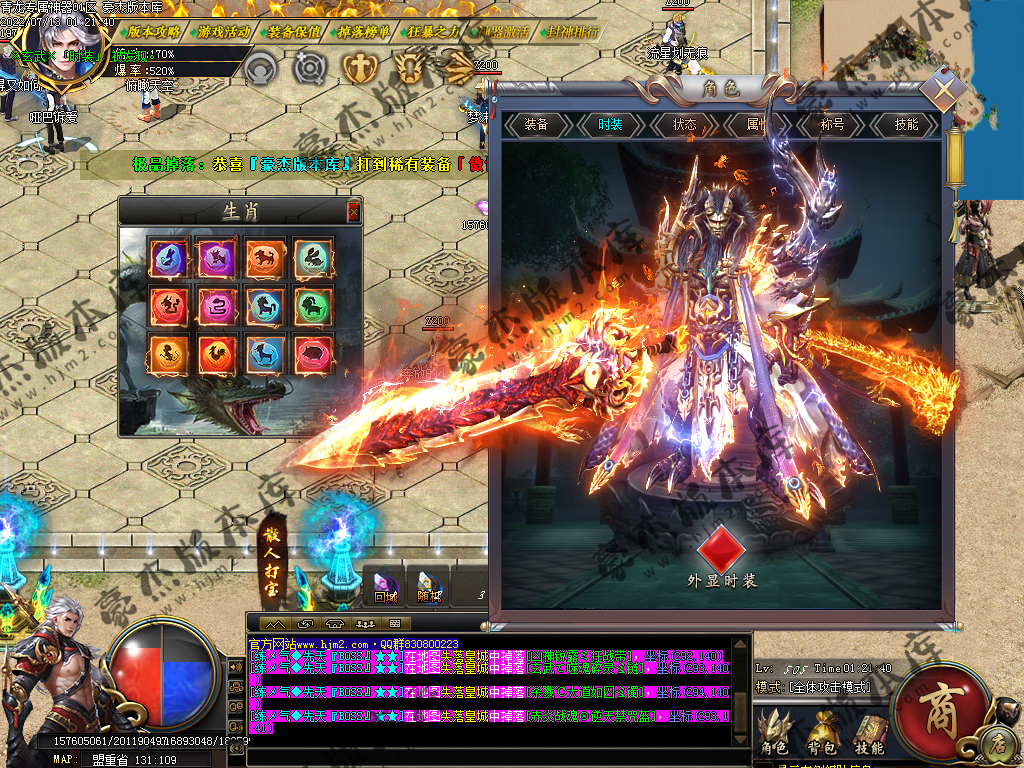Switch to the 状态 status tab
Image resolution: width=1024 pixels, height=768 pixels.
(685, 125)
